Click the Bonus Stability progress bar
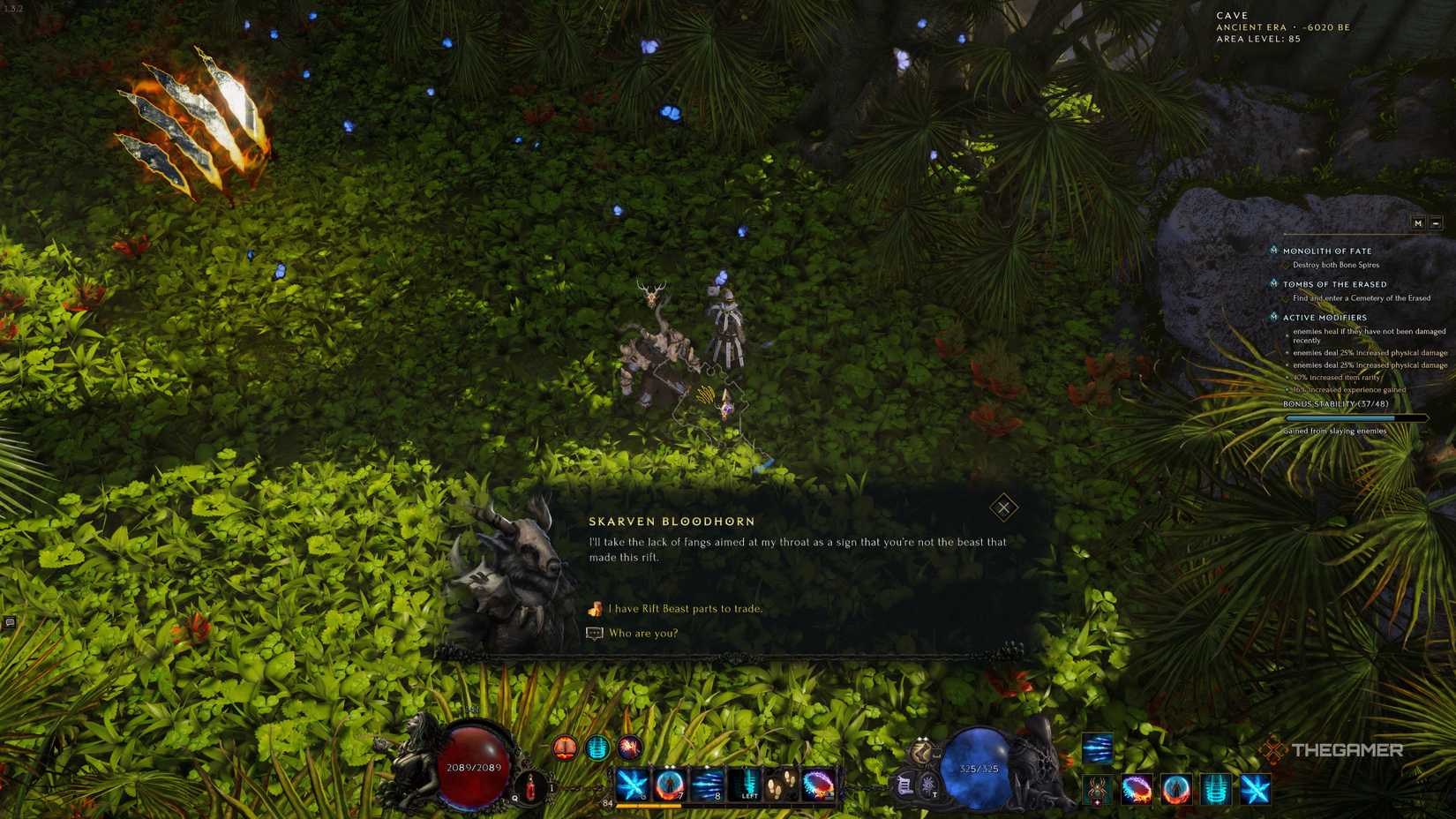 [x=1355, y=417]
